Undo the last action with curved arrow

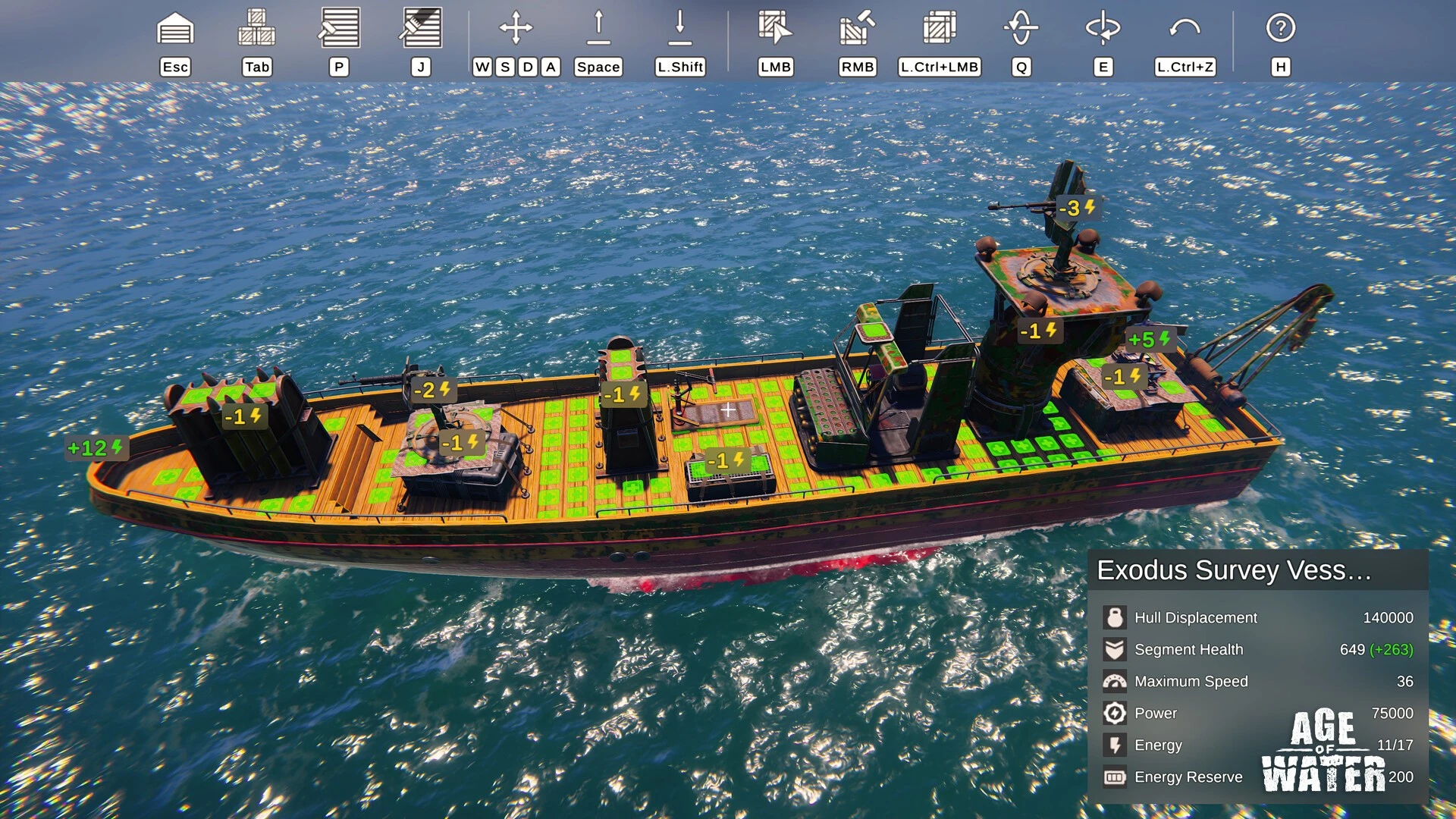coord(1185,29)
